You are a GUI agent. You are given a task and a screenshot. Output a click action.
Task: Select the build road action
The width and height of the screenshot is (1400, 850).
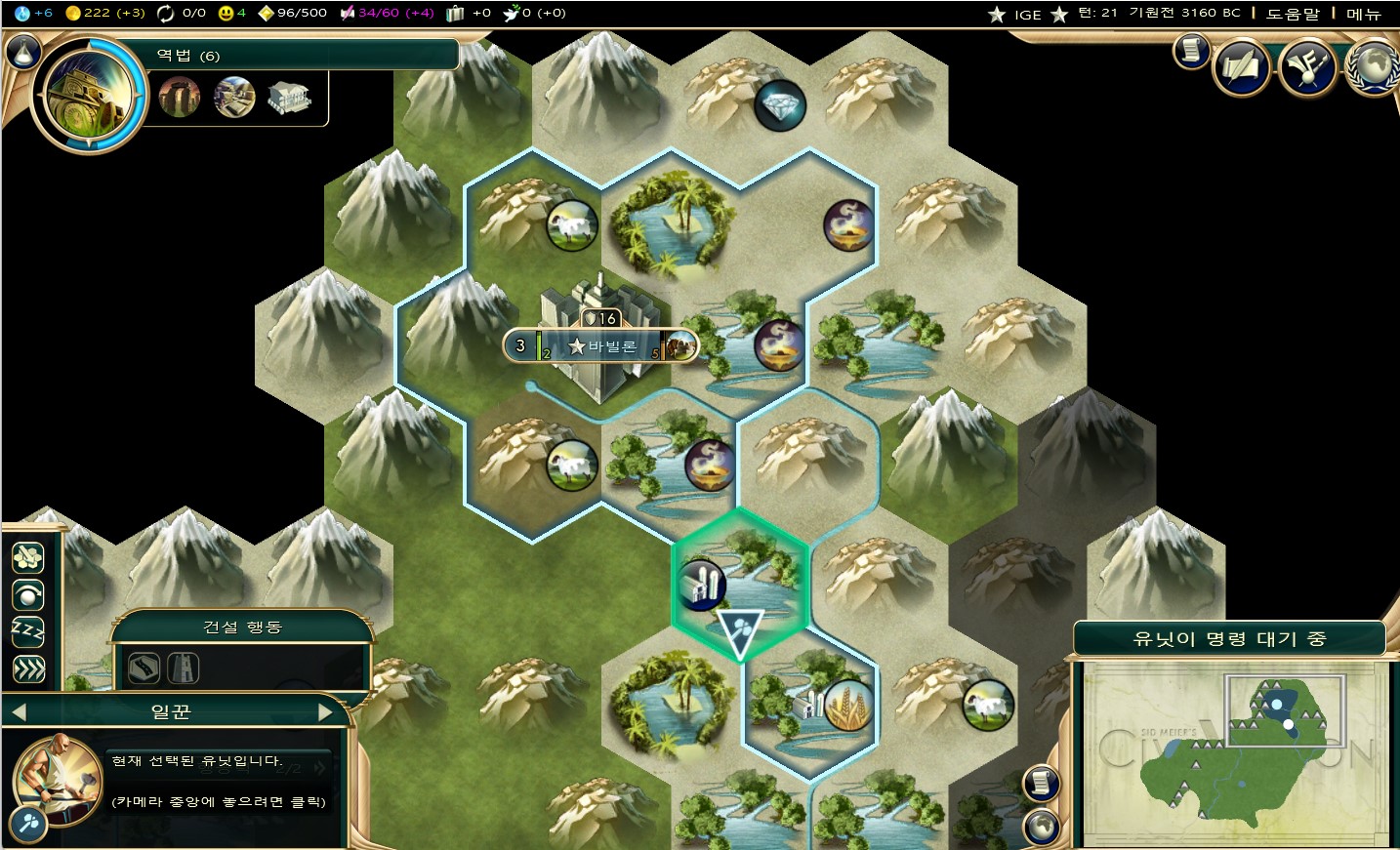click(144, 668)
